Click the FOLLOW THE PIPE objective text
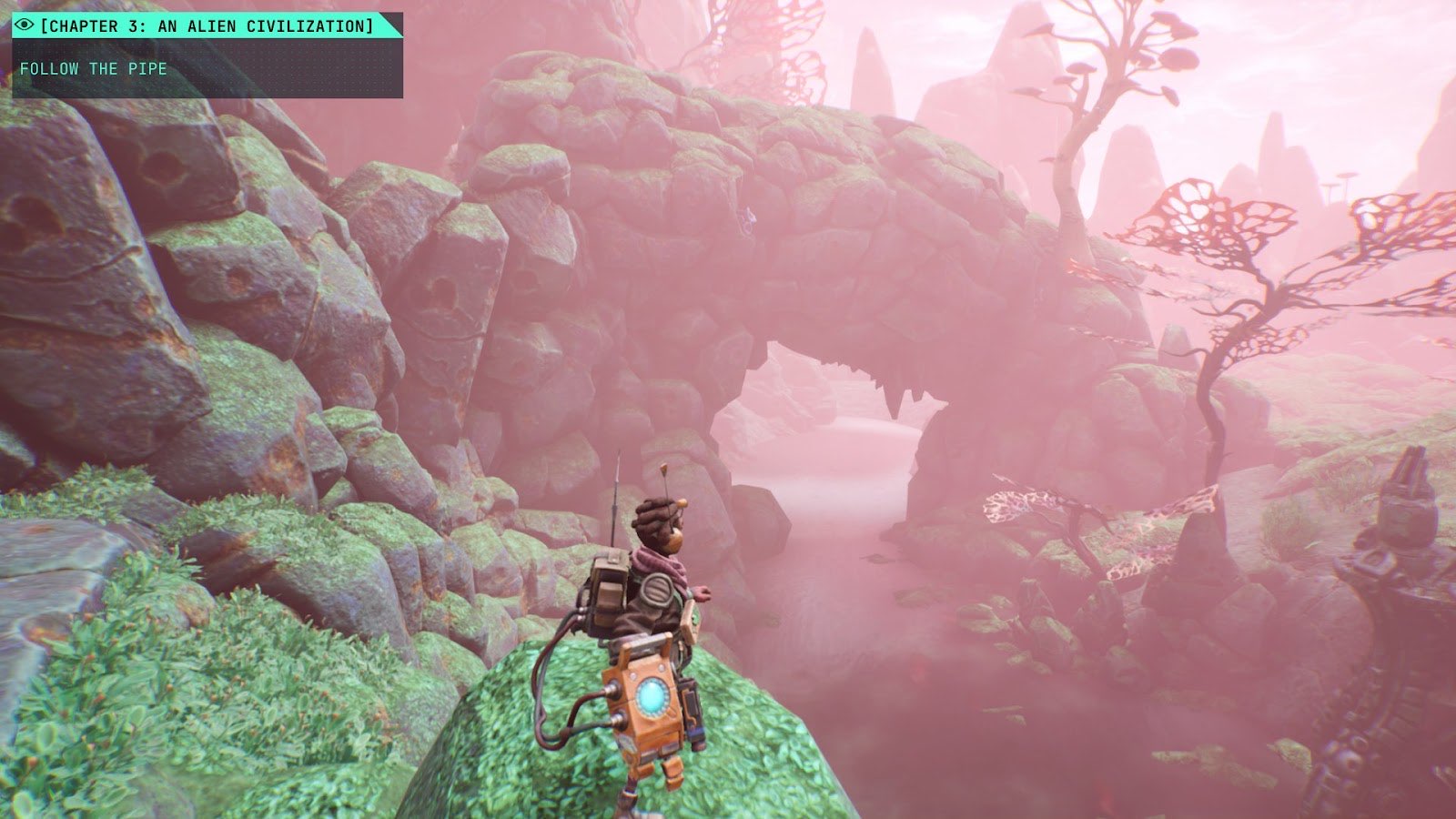 [95, 67]
